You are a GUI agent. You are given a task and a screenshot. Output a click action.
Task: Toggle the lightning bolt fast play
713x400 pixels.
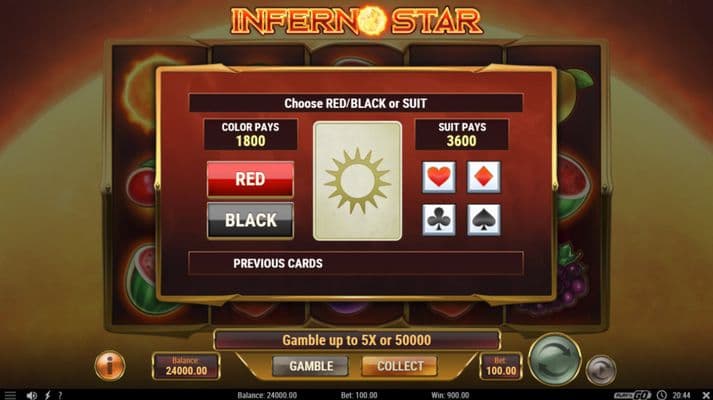[x=46, y=395]
